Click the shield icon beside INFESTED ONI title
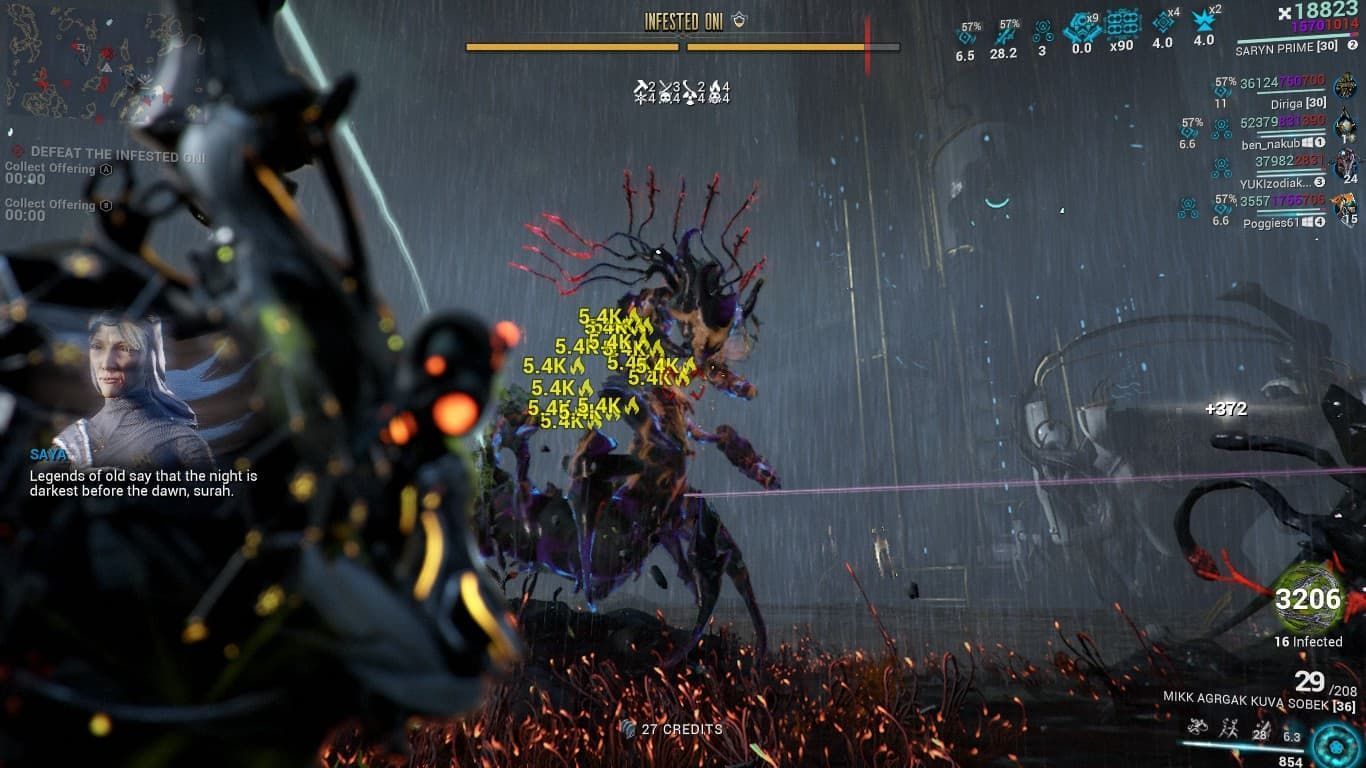 pyautogui.click(x=737, y=18)
